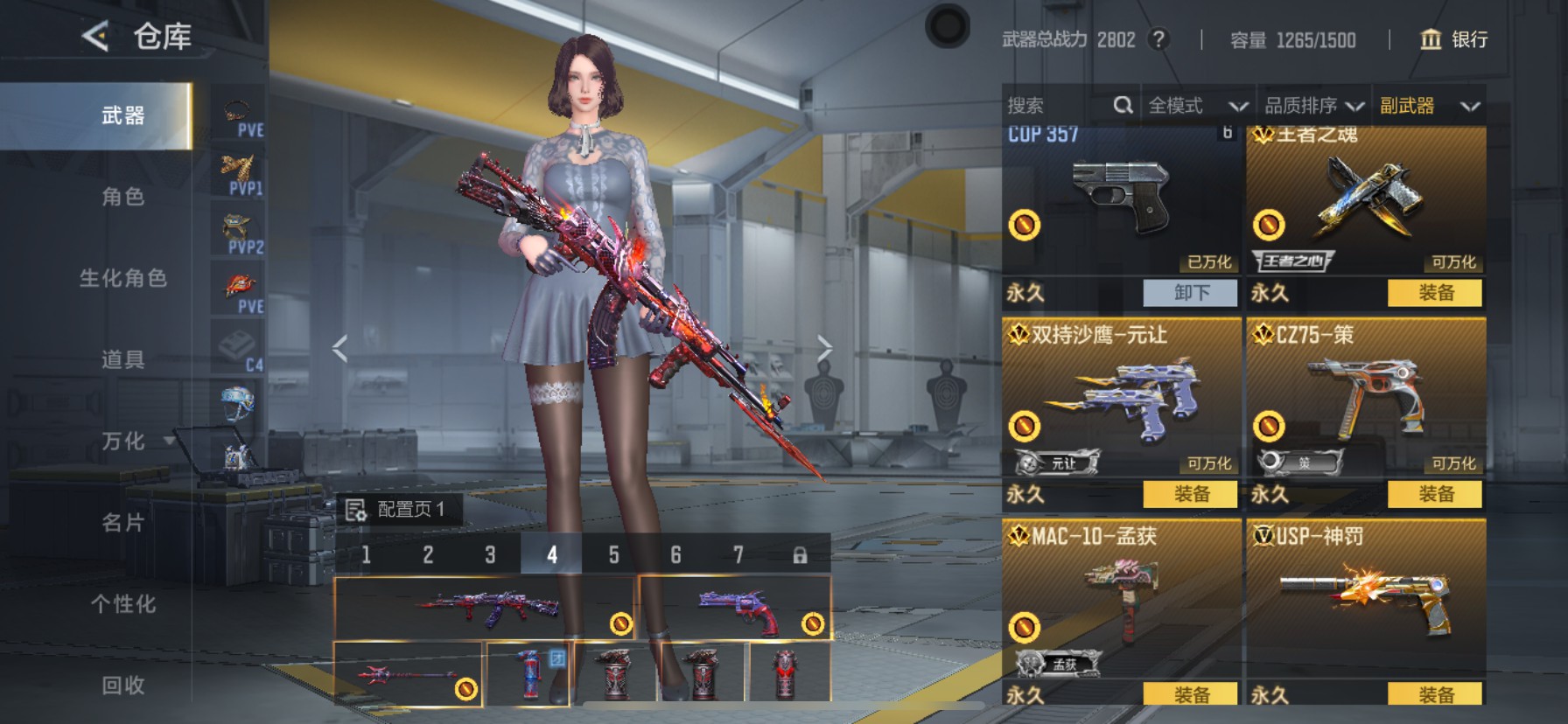Show the next character view arrow
The width and height of the screenshot is (1568, 724).
click(x=824, y=349)
